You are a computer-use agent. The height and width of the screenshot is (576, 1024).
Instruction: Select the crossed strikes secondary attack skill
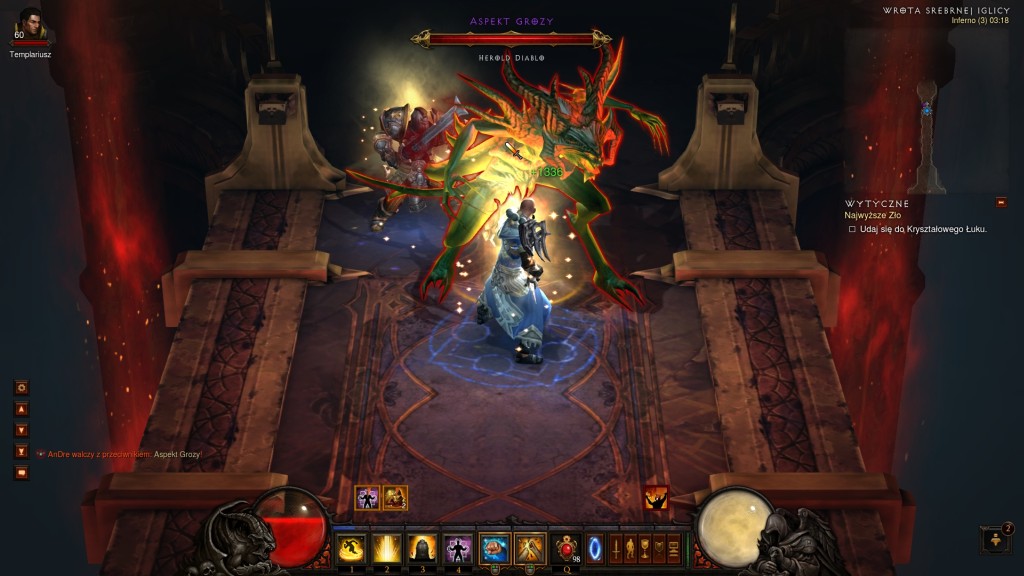pos(529,548)
